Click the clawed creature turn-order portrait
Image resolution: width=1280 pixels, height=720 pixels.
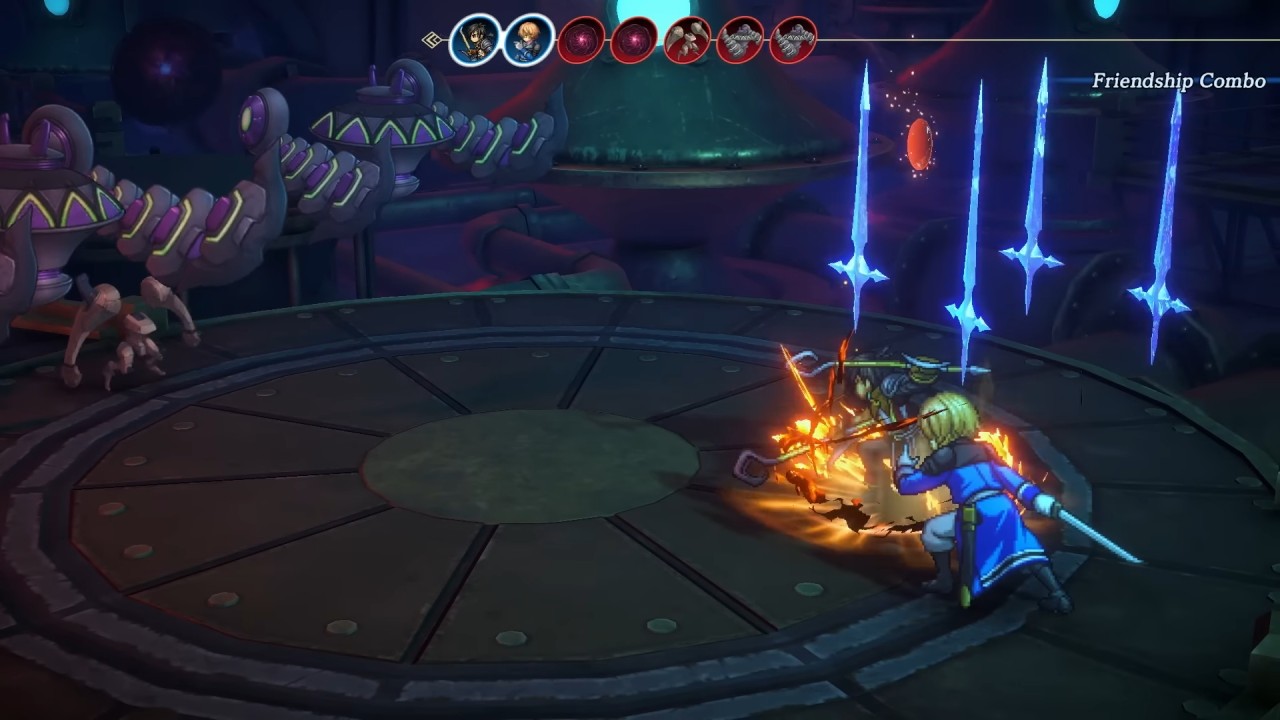[687, 41]
